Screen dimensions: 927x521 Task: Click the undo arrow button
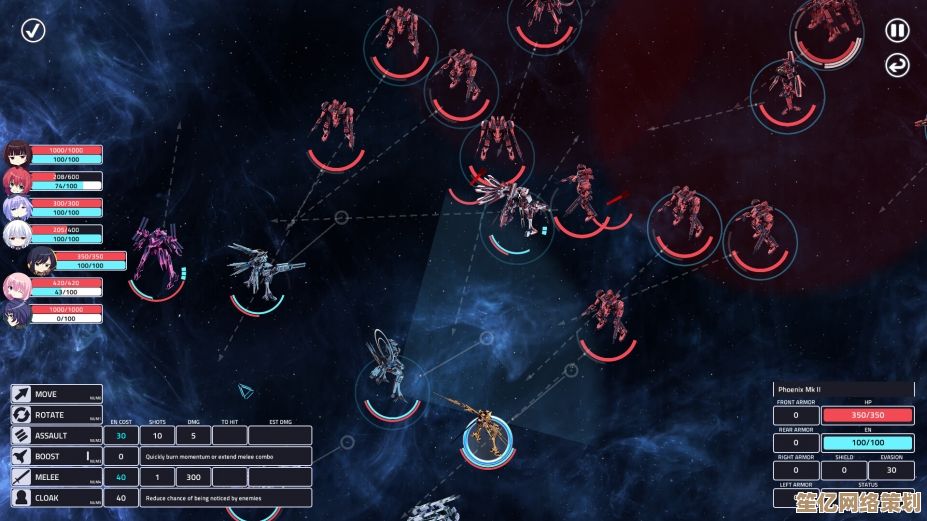coord(897,66)
